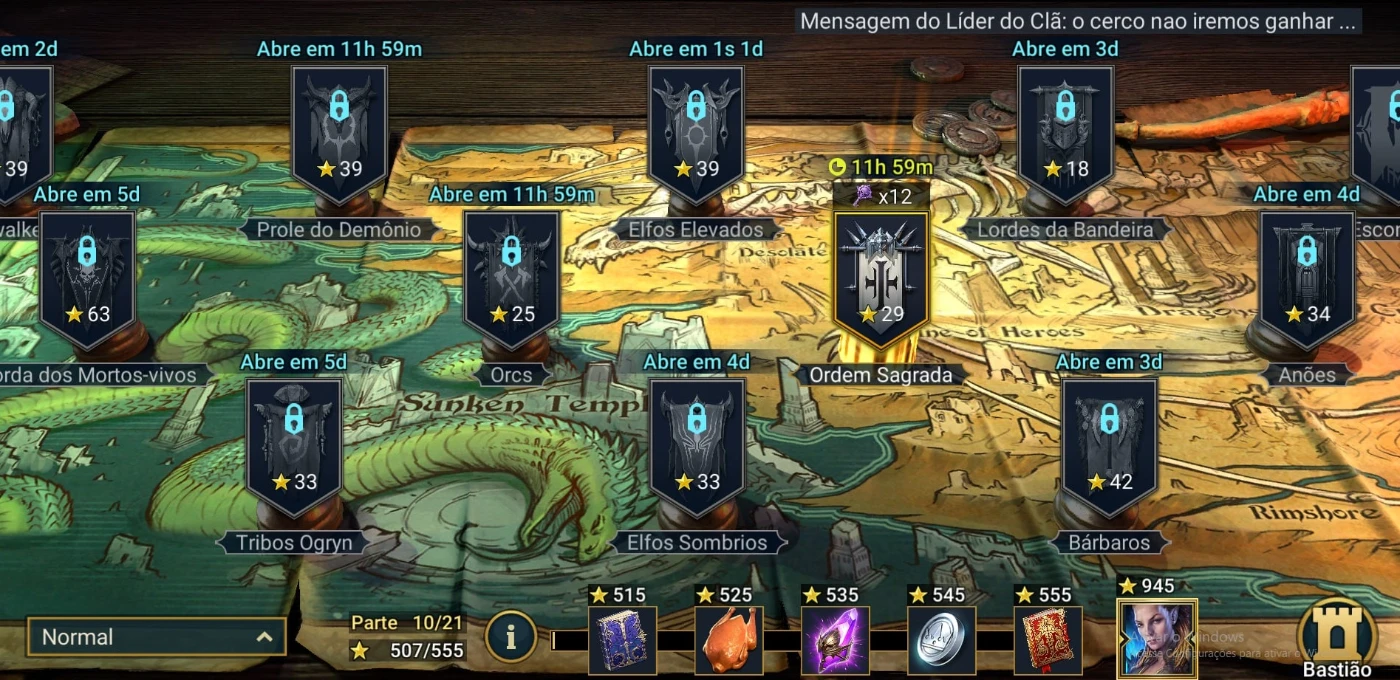View the 545-star silver coin reward
This screenshot has width=1400, height=680.
[x=941, y=640]
